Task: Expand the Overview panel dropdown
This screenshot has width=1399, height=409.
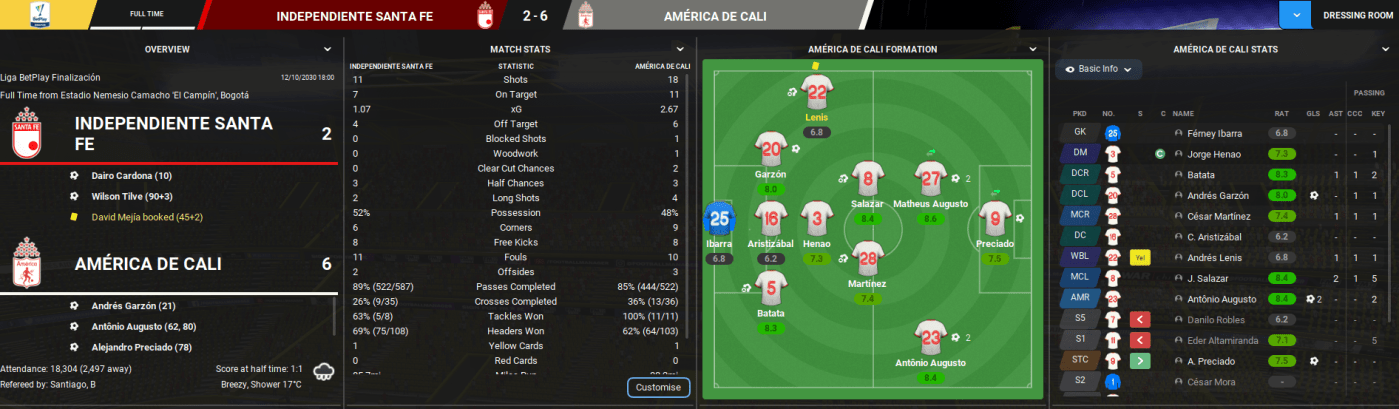Action: pyautogui.click(x=327, y=49)
